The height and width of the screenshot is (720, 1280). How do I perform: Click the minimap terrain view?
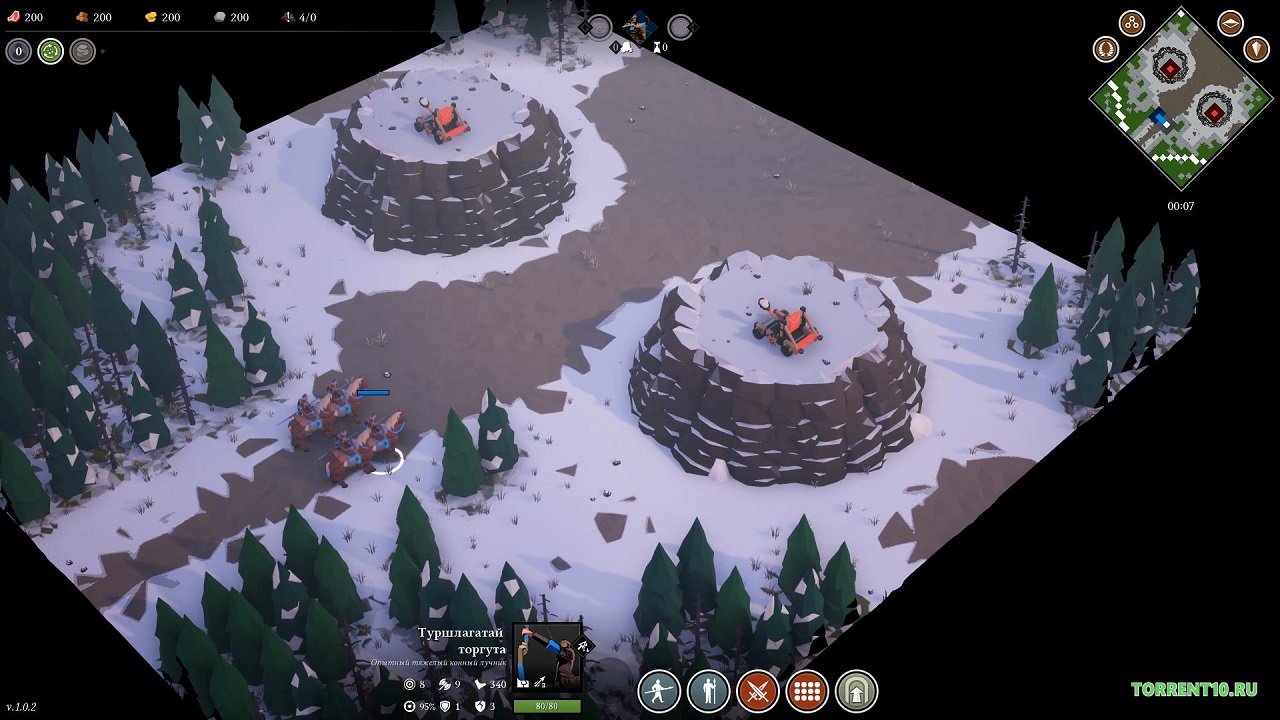pos(1181,108)
